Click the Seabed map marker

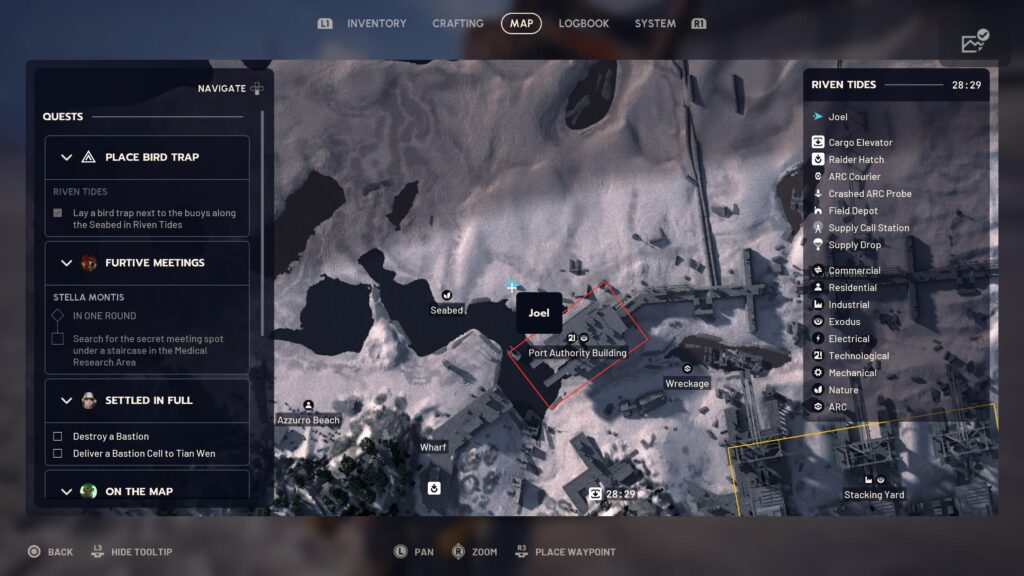(447, 296)
